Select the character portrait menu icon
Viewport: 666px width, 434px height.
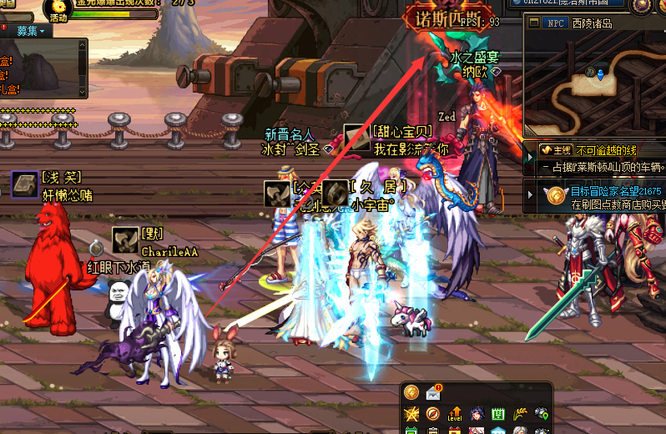(x=476, y=414)
